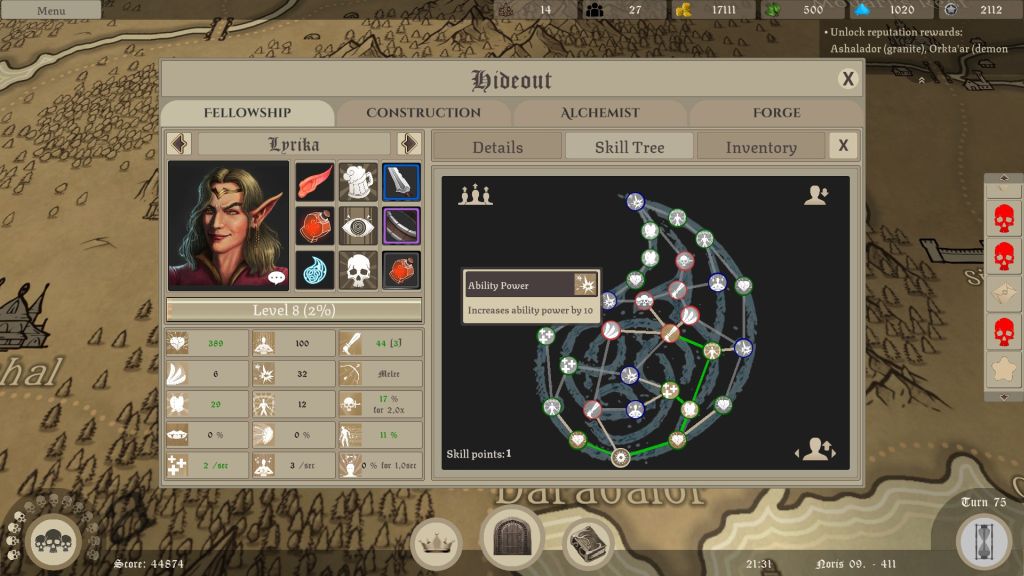Viewport: 1024px width, 576px height.
Task: Show the next hero after Lyrika
Action: (408, 144)
